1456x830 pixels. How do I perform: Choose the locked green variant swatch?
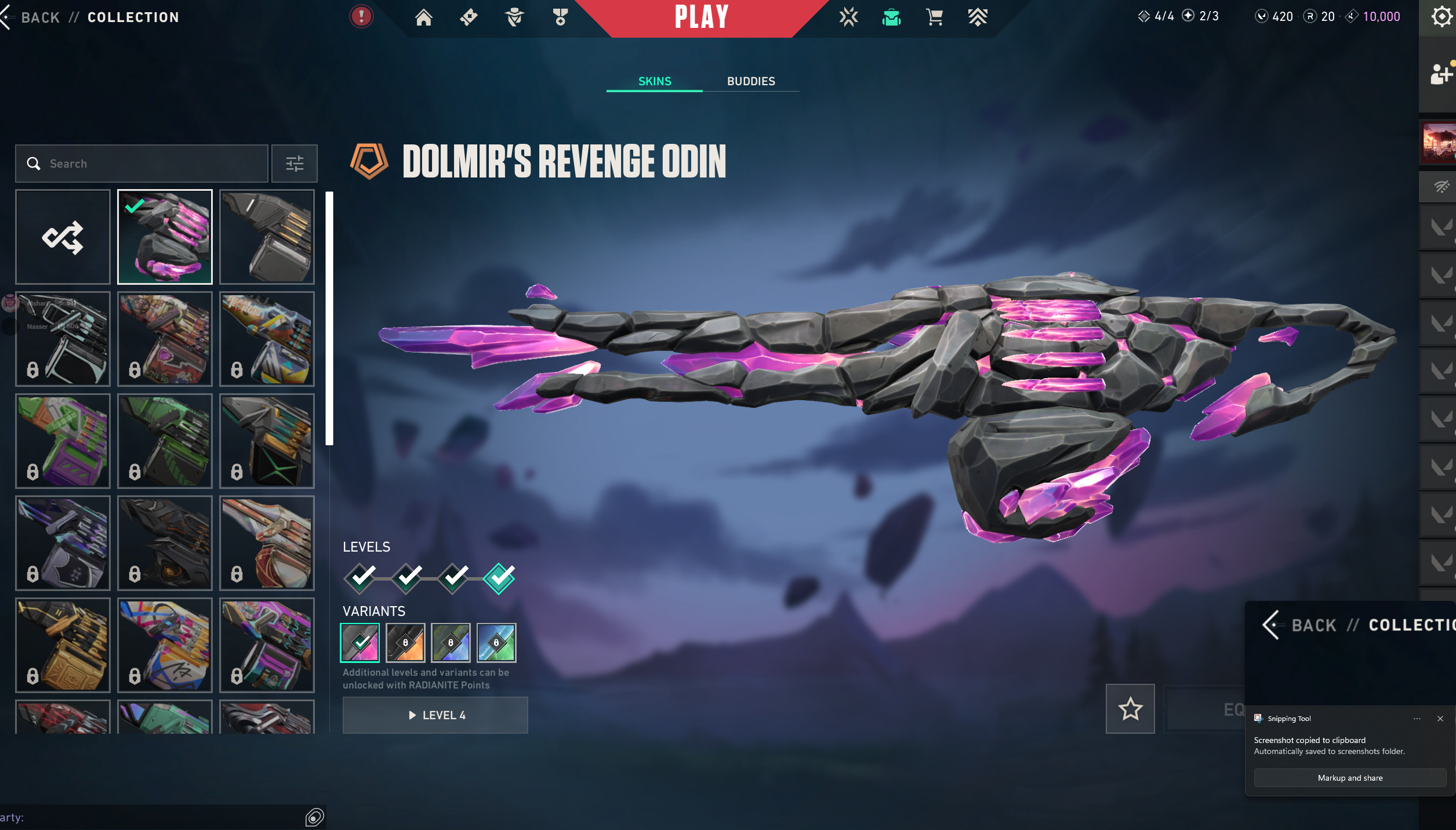[x=496, y=643]
